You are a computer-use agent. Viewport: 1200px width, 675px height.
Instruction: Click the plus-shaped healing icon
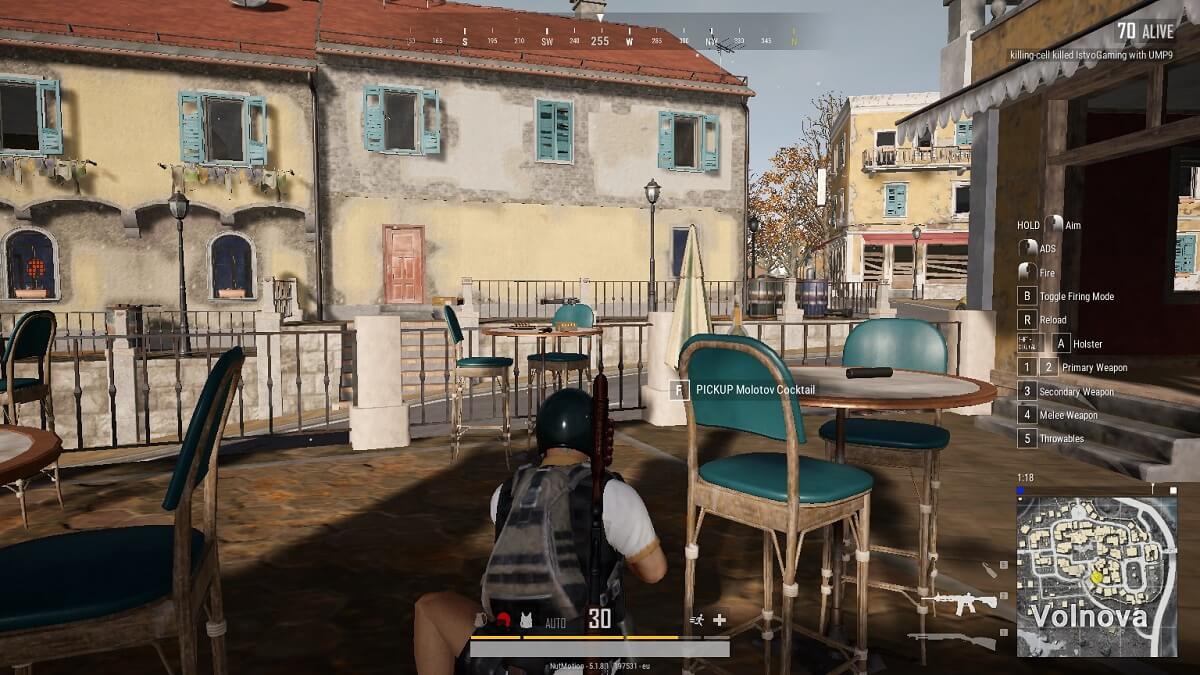click(718, 620)
